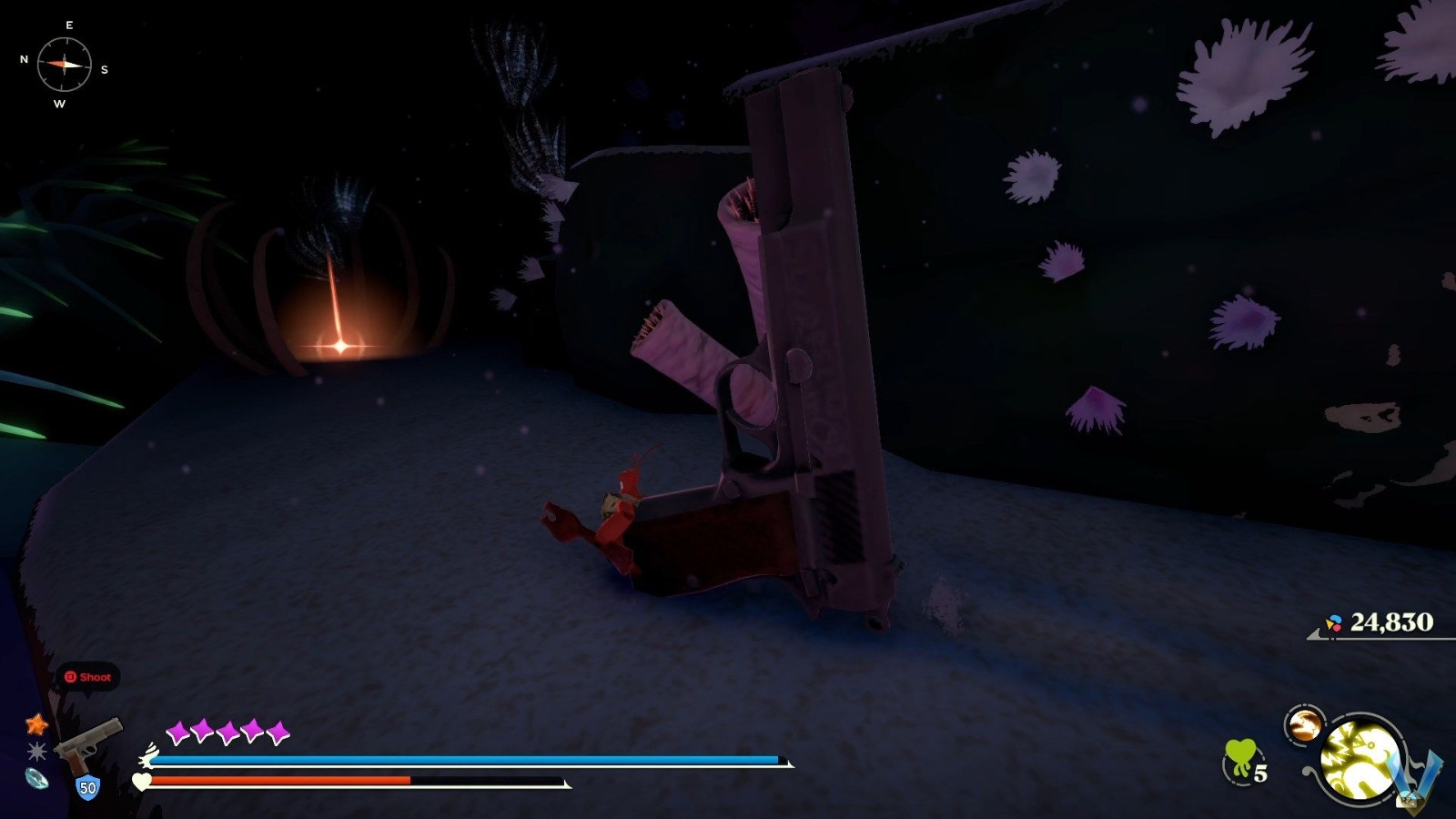The image size is (1456, 819).
Task: Click the compass in the top-left corner
Action: click(64, 66)
